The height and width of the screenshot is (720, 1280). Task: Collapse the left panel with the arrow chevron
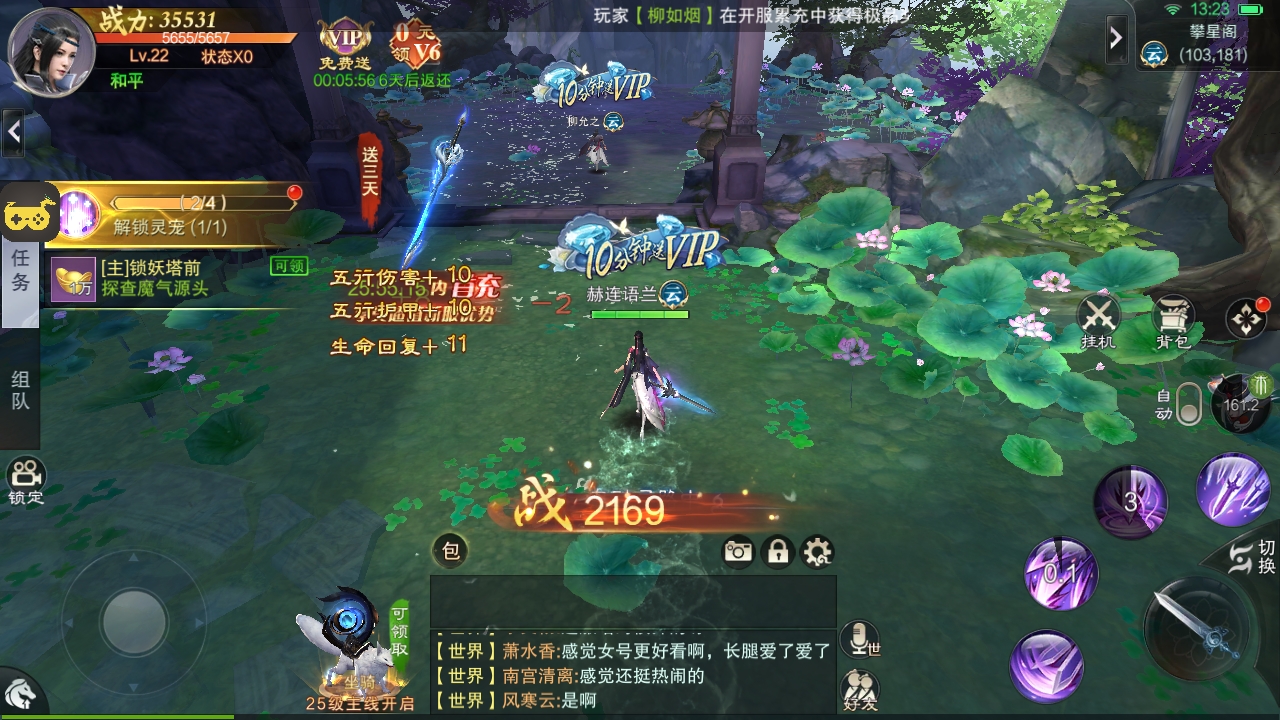(x=14, y=131)
